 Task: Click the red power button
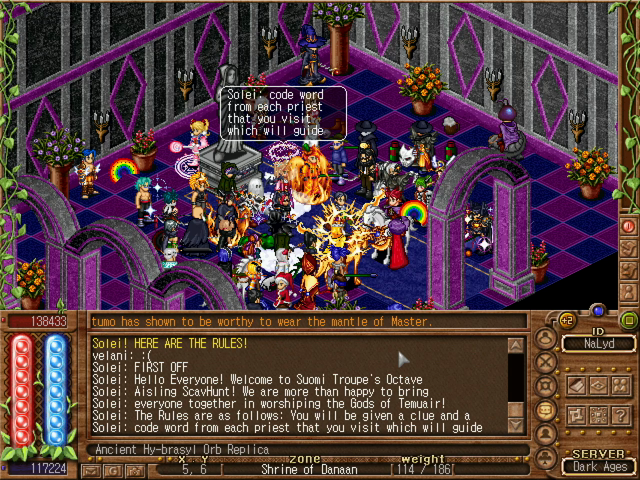coord(628,226)
